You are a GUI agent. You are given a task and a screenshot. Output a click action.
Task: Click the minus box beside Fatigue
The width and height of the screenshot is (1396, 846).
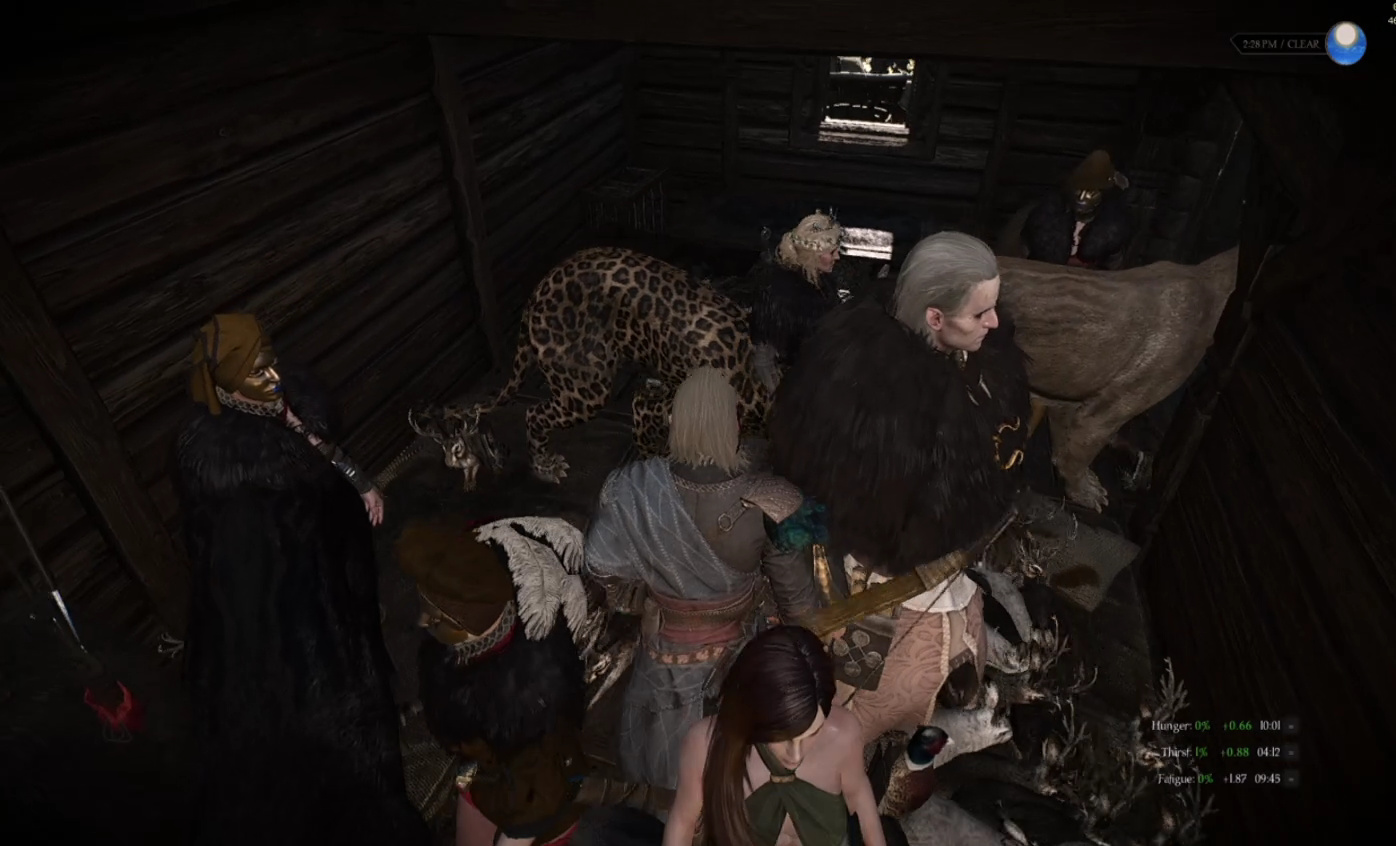coord(1292,778)
